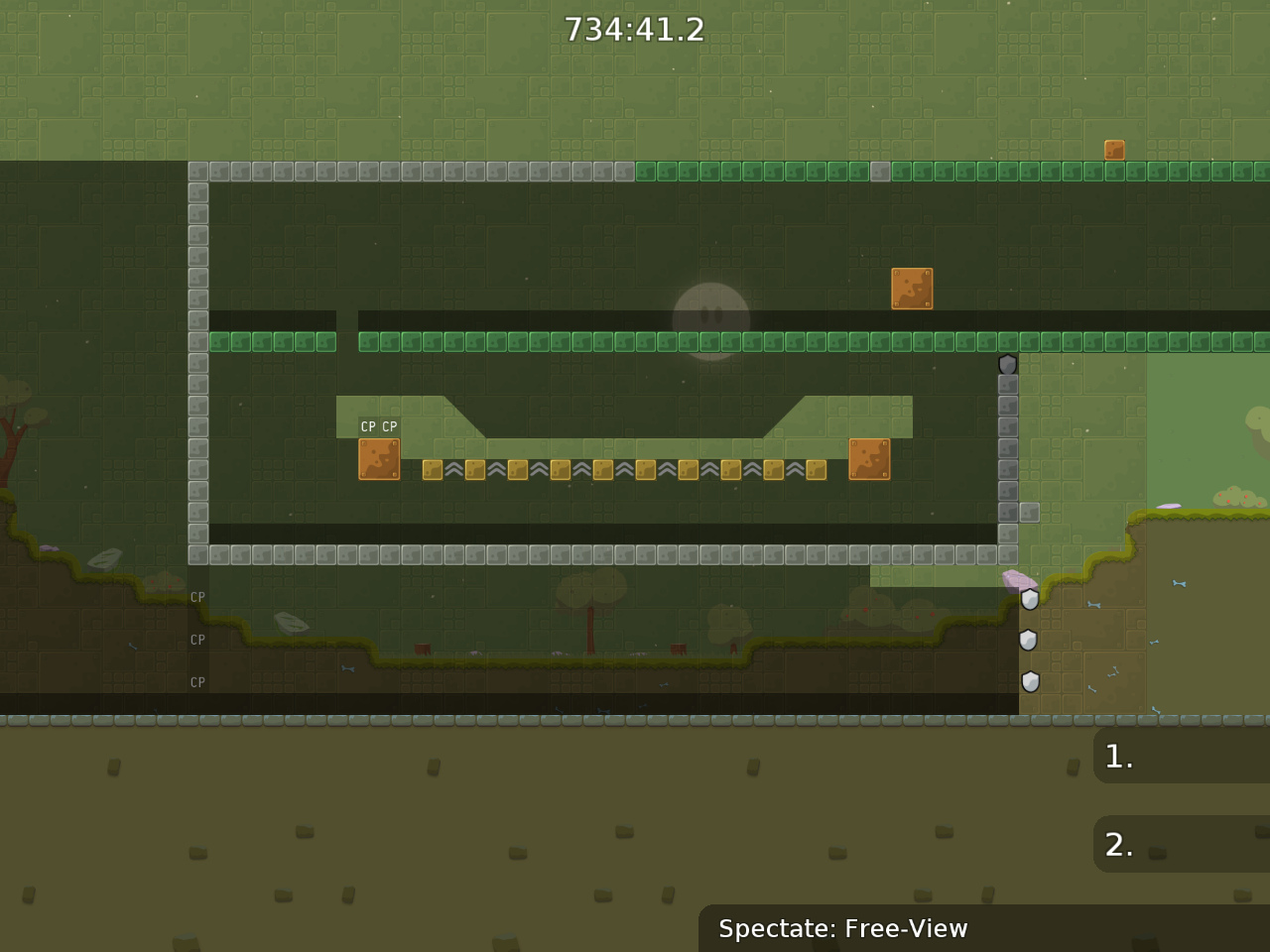
Task: Click the first gold speed-up block in the row
Action: click(x=431, y=469)
